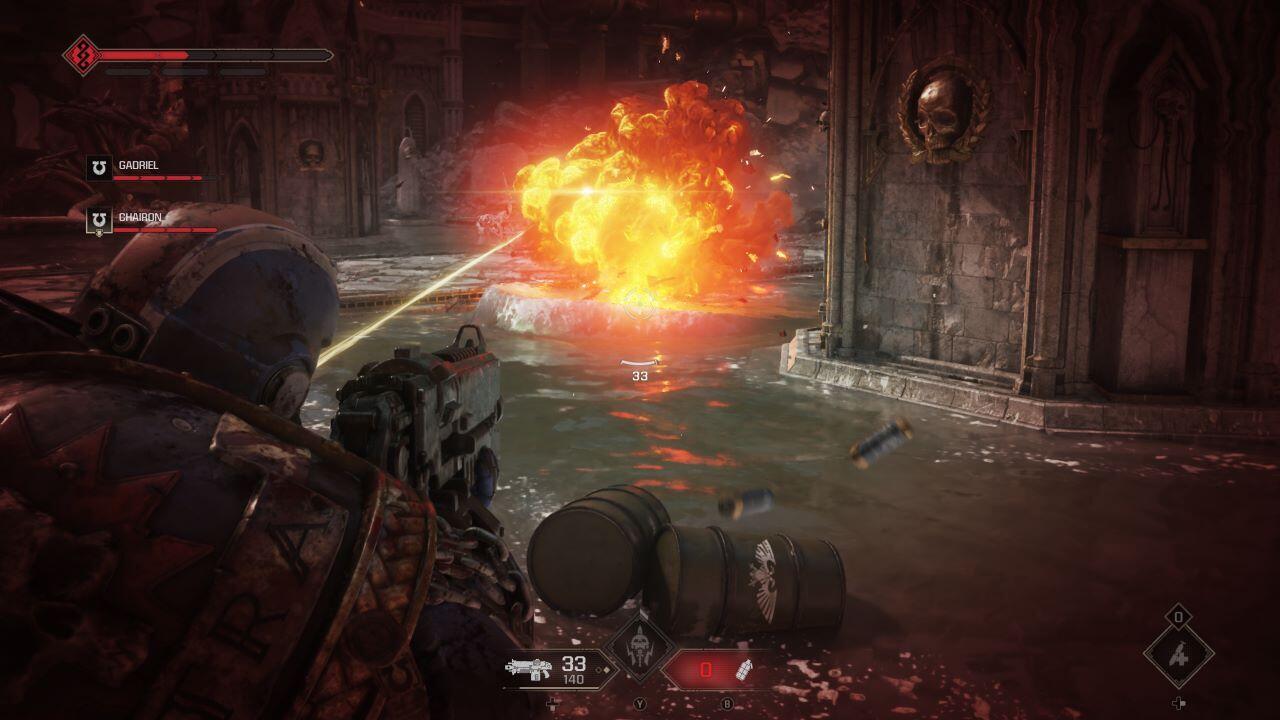Select the bolt rifle weapon icon

(x=529, y=669)
